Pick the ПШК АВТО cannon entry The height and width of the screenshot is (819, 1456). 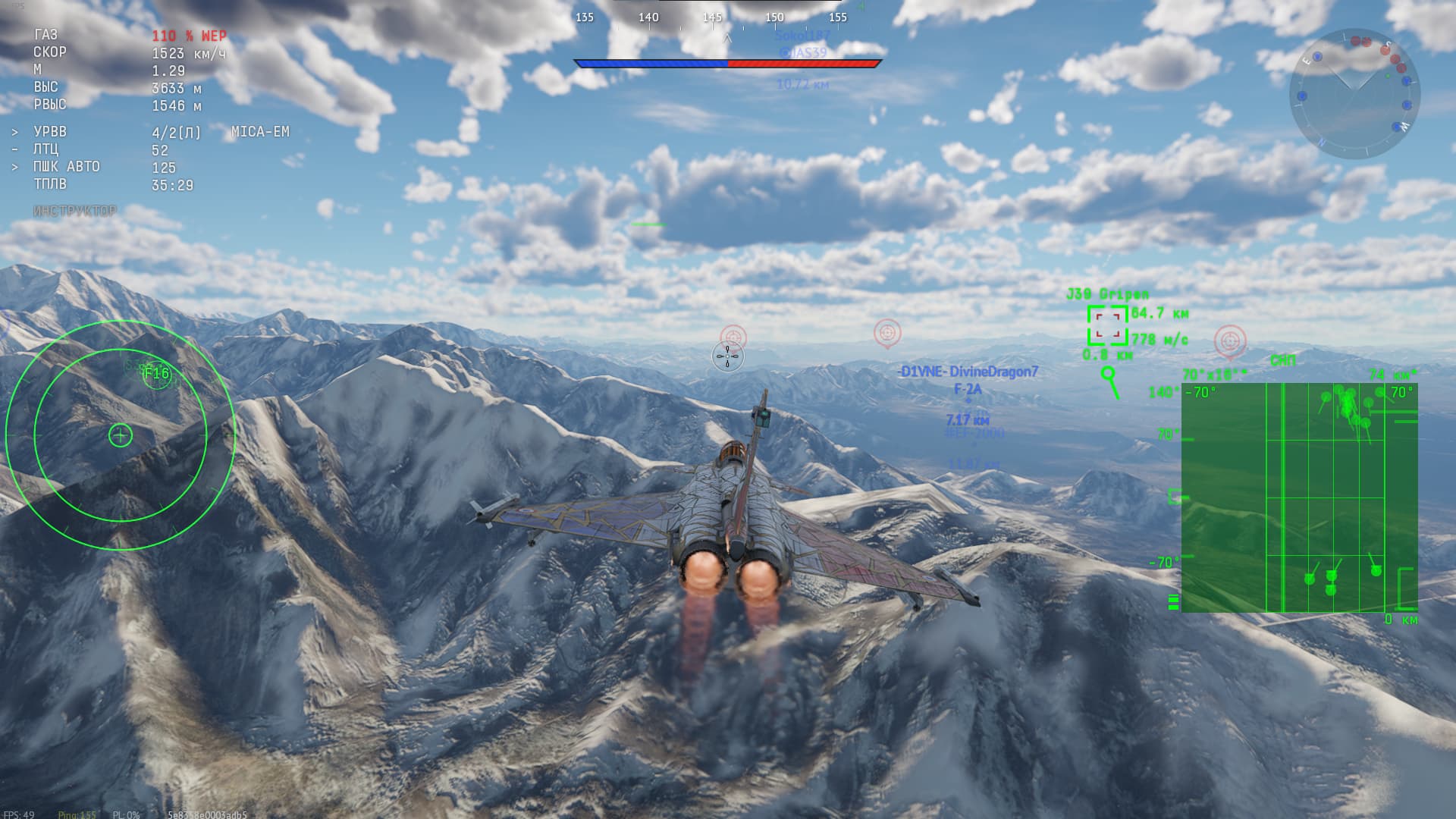coord(67,167)
